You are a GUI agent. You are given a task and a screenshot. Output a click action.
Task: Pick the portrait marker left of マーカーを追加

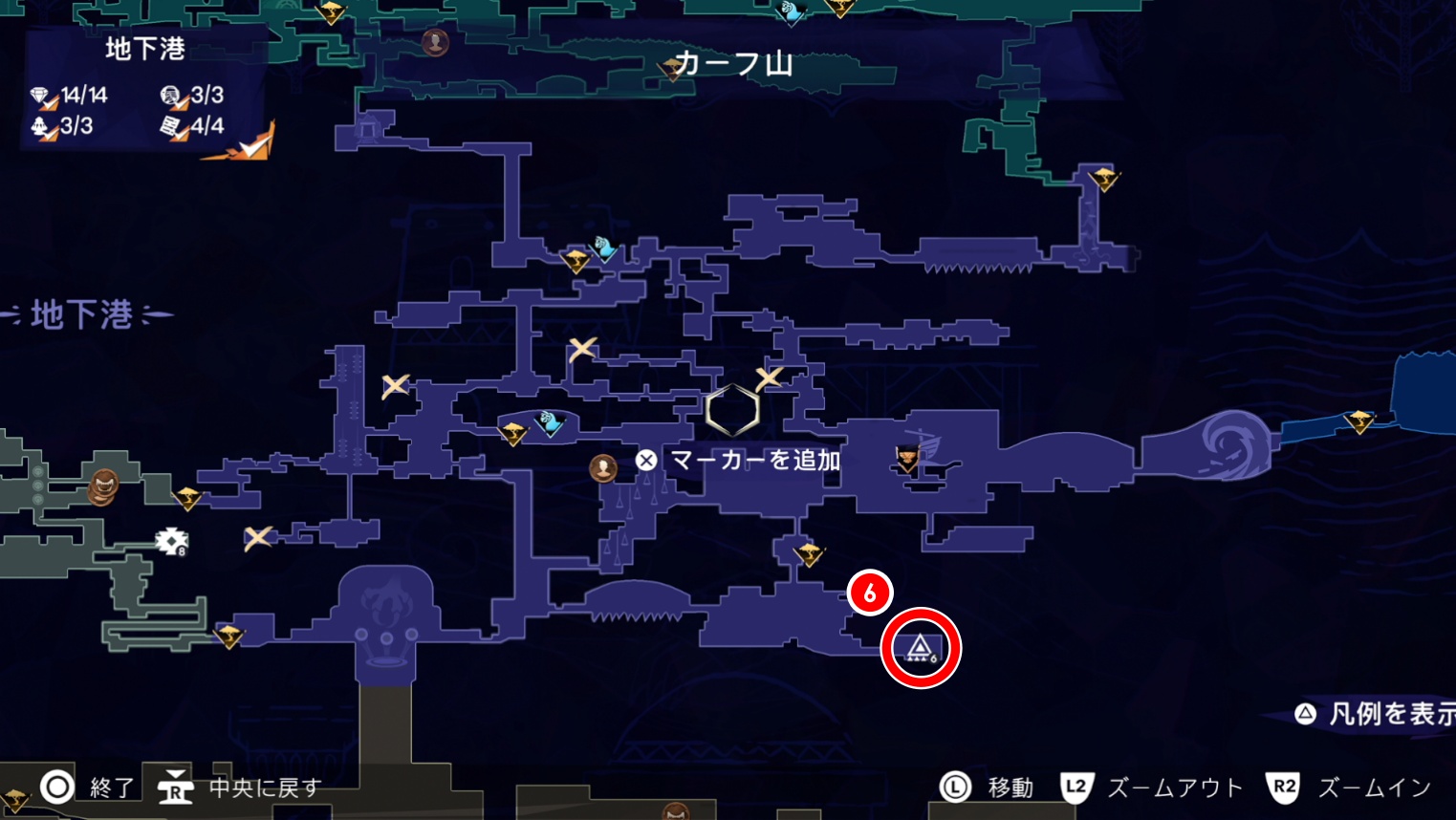pyautogui.click(x=603, y=467)
